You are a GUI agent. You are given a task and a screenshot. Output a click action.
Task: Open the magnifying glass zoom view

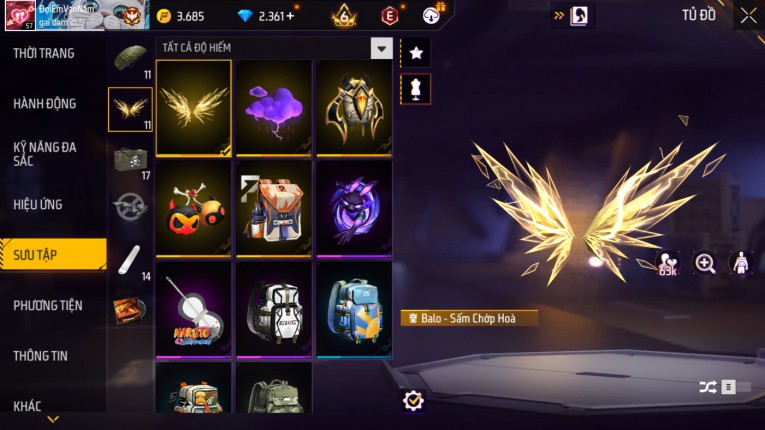coord(705,263)
